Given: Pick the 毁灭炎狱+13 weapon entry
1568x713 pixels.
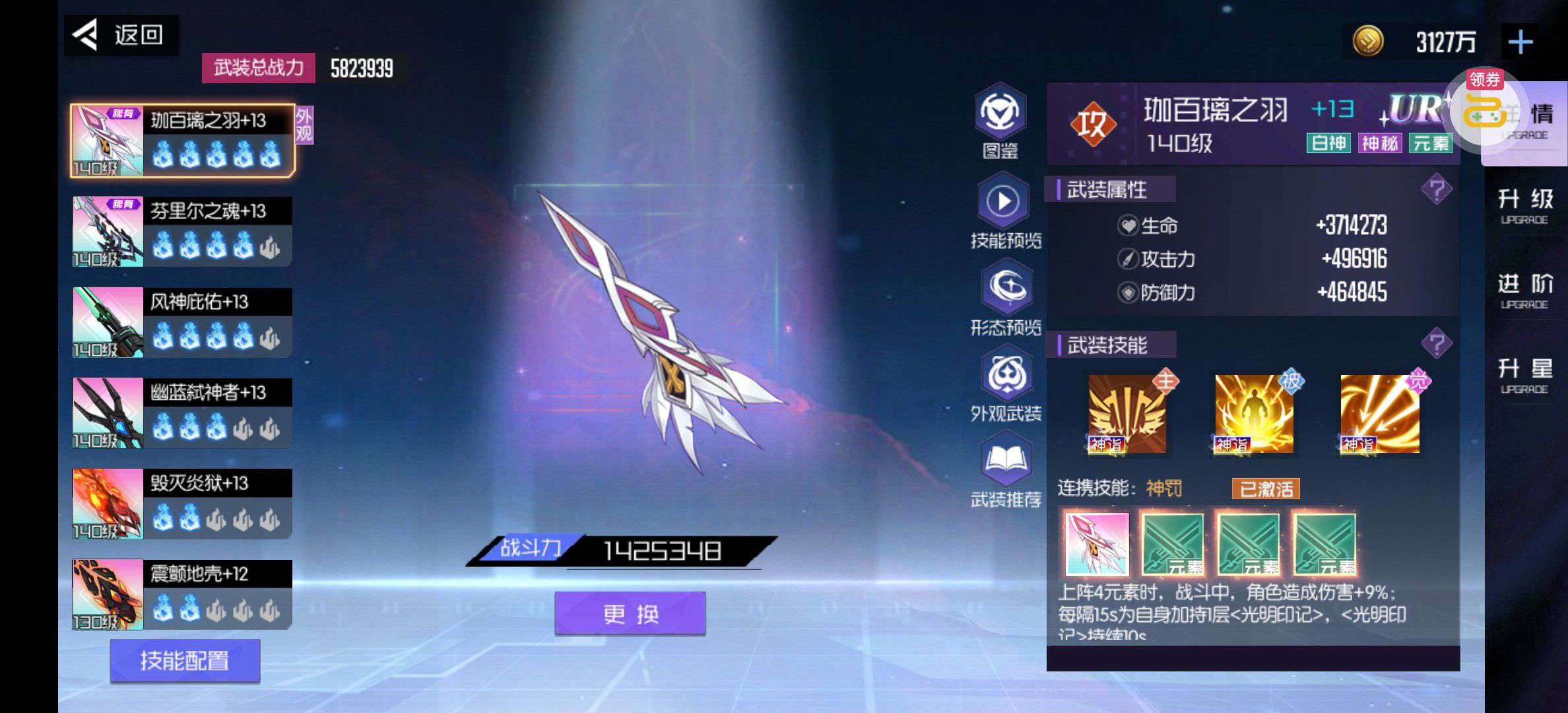Looking at the screenshot, I should [x=181, y=503].
